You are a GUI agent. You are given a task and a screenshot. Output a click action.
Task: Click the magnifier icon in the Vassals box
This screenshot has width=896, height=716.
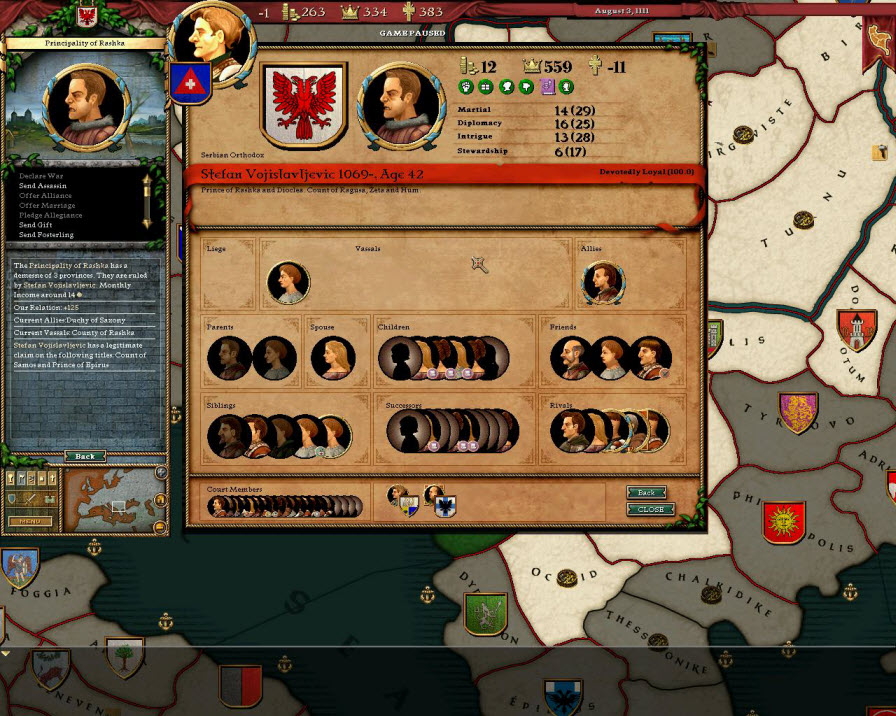tap(480, 264)
